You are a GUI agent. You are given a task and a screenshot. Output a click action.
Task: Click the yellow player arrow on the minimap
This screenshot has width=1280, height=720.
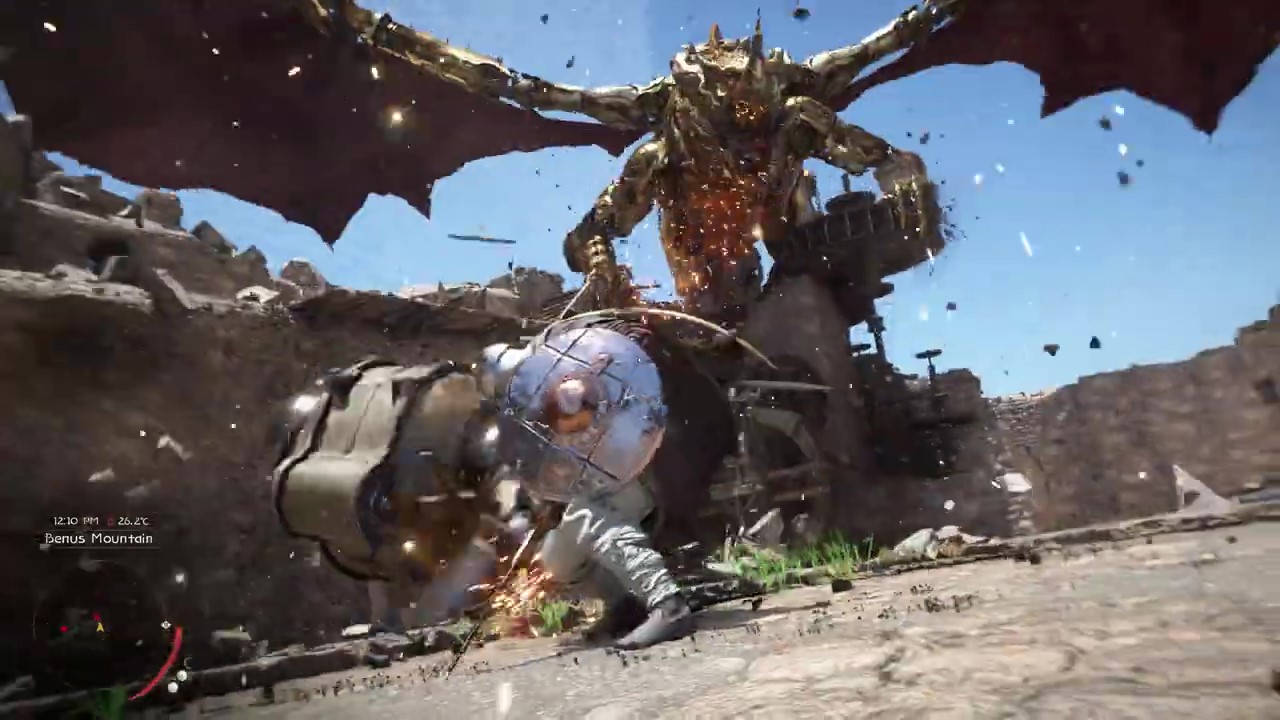click(100, 628)
